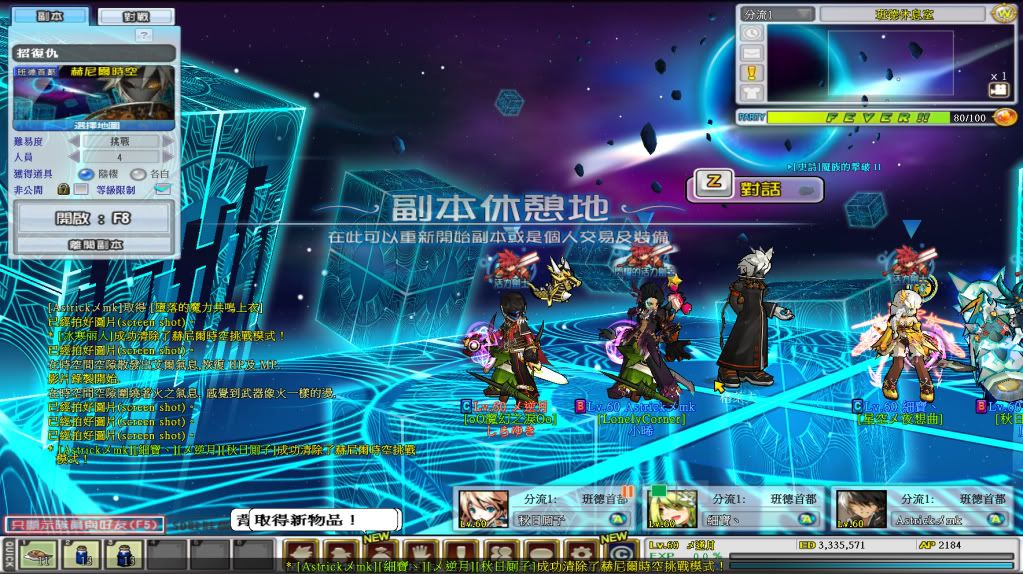Open the mail envelope icon
Image resolution: width=1023 pixels, height=574 pixels.
(751, 52)
